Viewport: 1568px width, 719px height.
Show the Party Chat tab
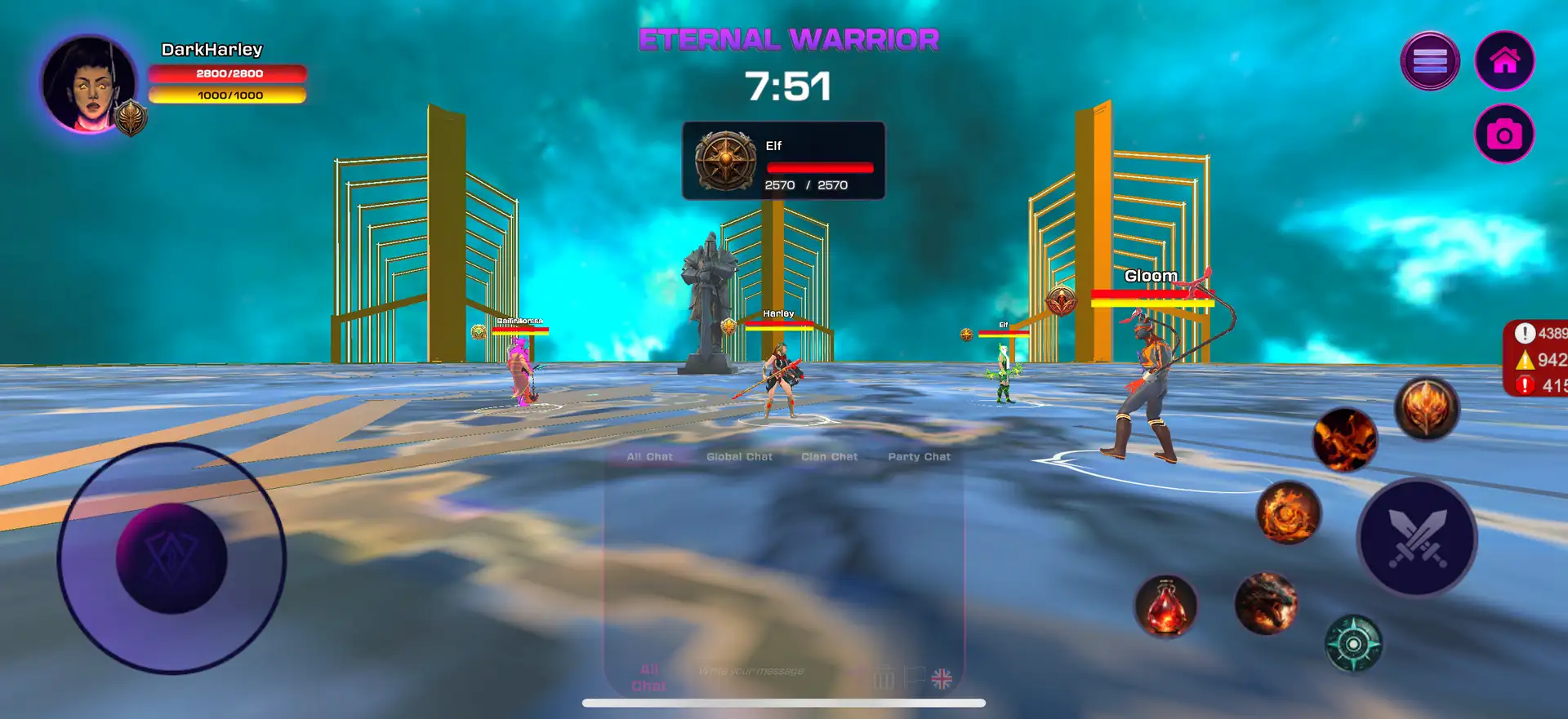pos(919,457)
